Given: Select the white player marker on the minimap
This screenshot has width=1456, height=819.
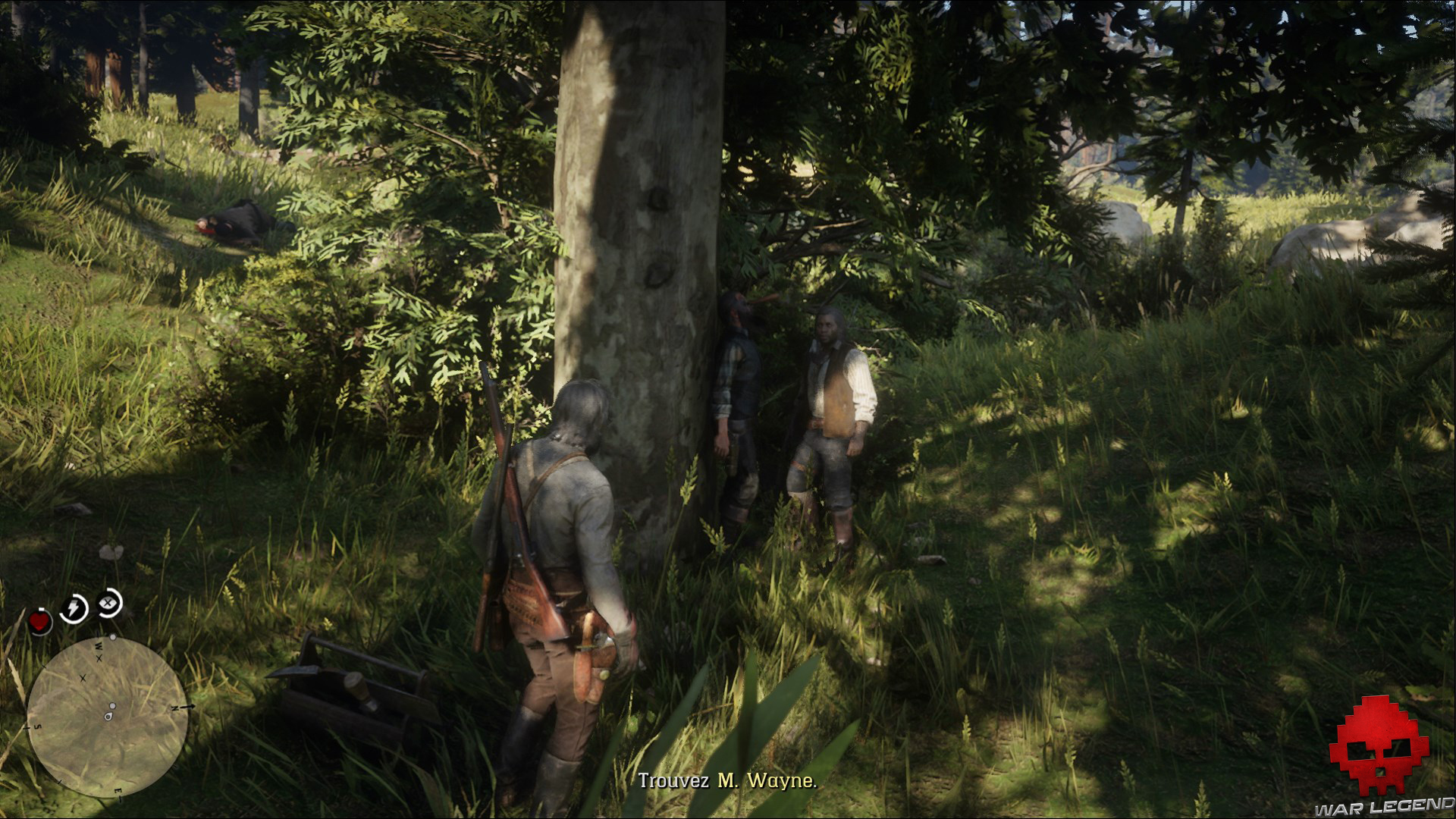Looking at the screenshot, I should (x=109, y=717).
